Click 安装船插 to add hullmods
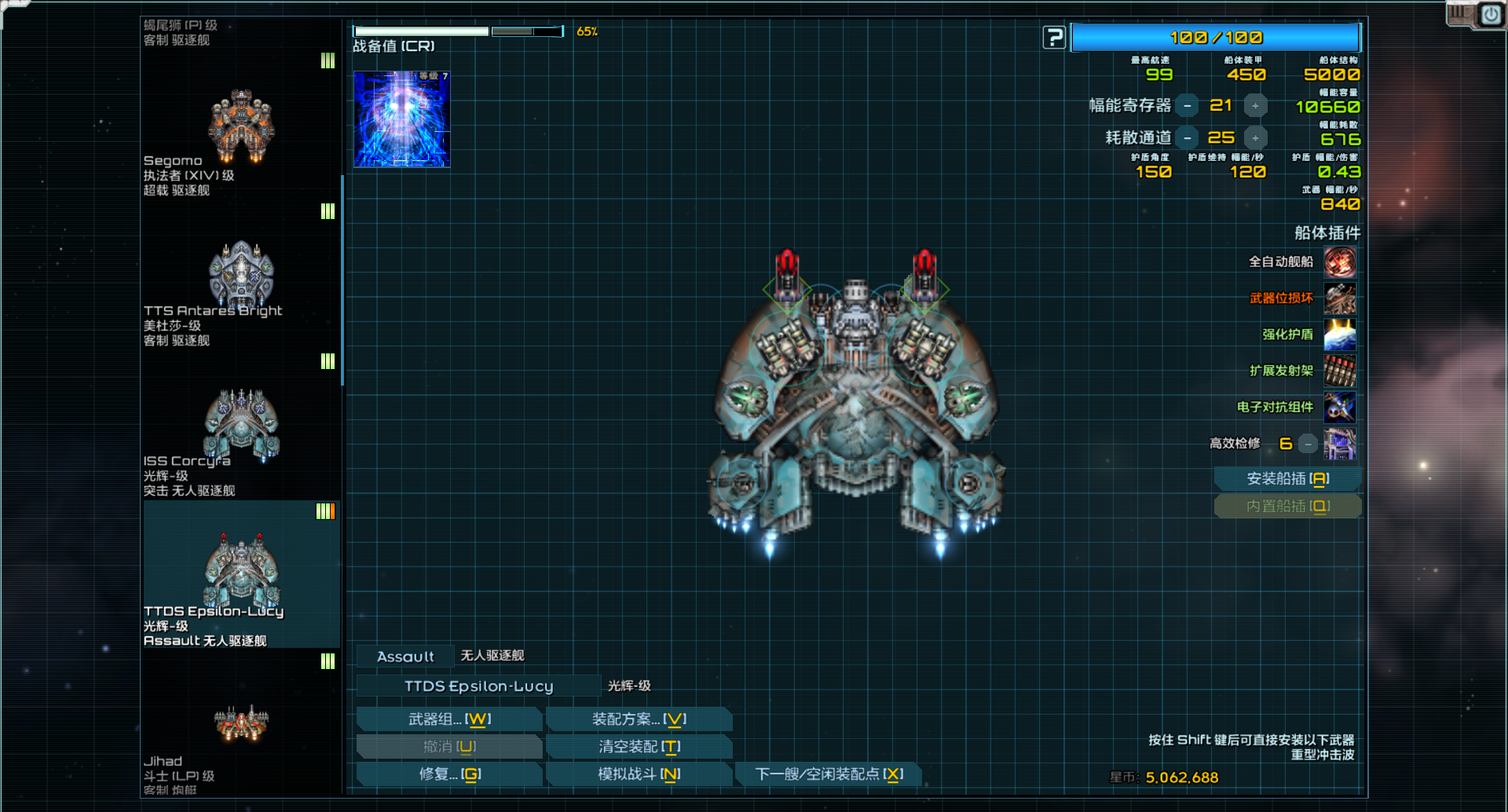 [1287, 479]
